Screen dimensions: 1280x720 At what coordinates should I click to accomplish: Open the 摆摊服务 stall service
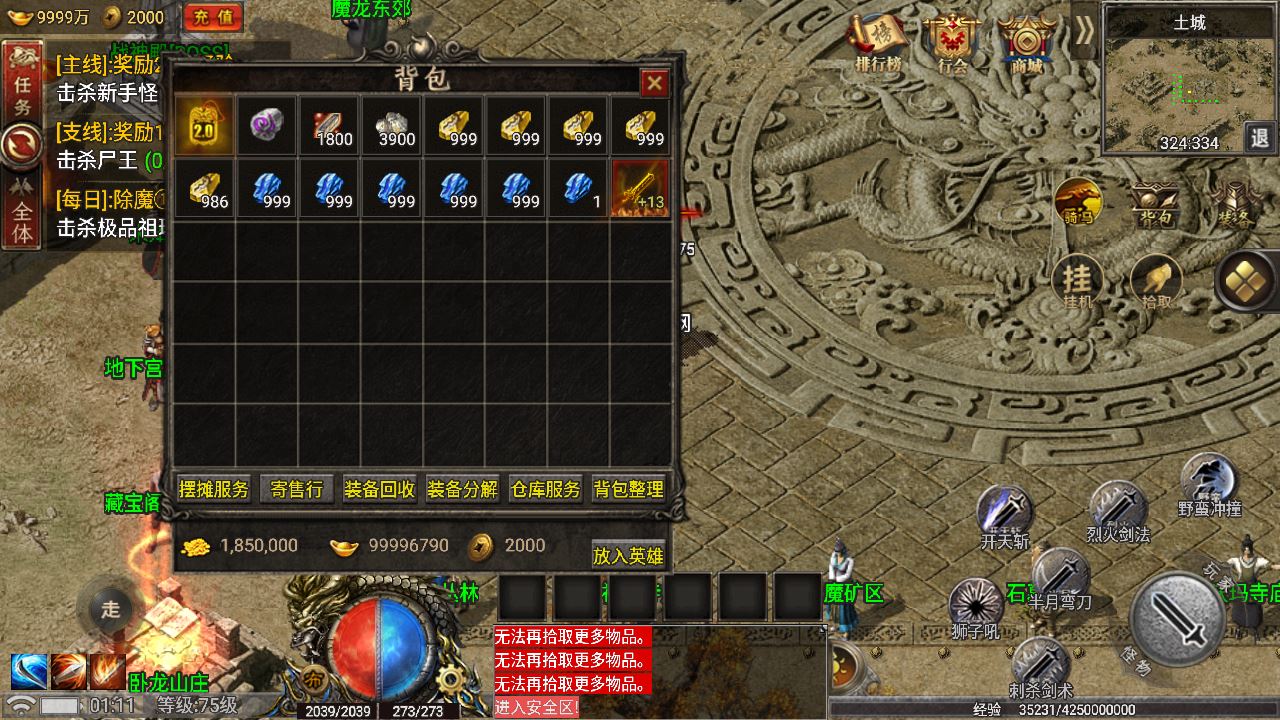click(x=213, y=489)
